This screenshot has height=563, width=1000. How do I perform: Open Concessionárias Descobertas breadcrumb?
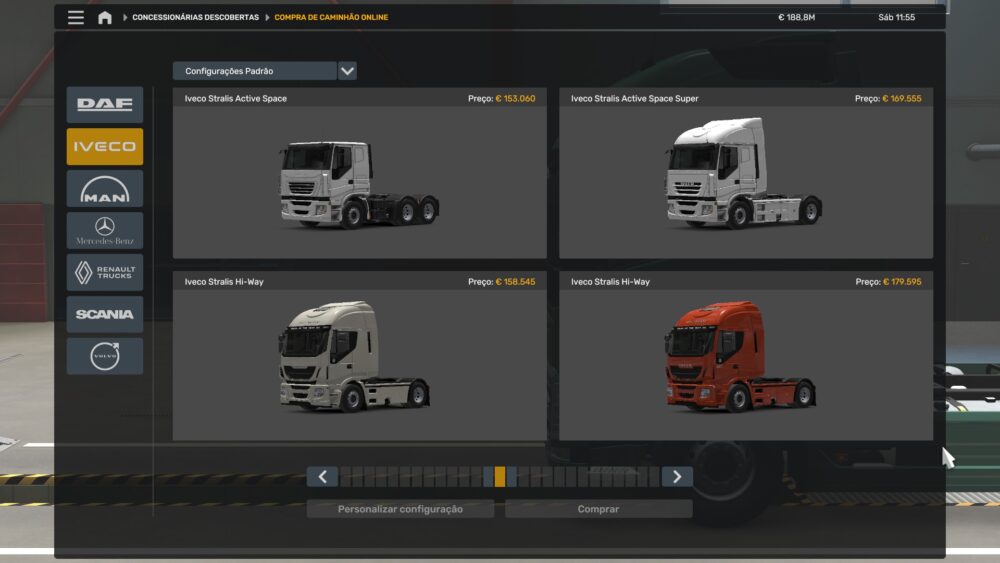click(x=195, y=17)
